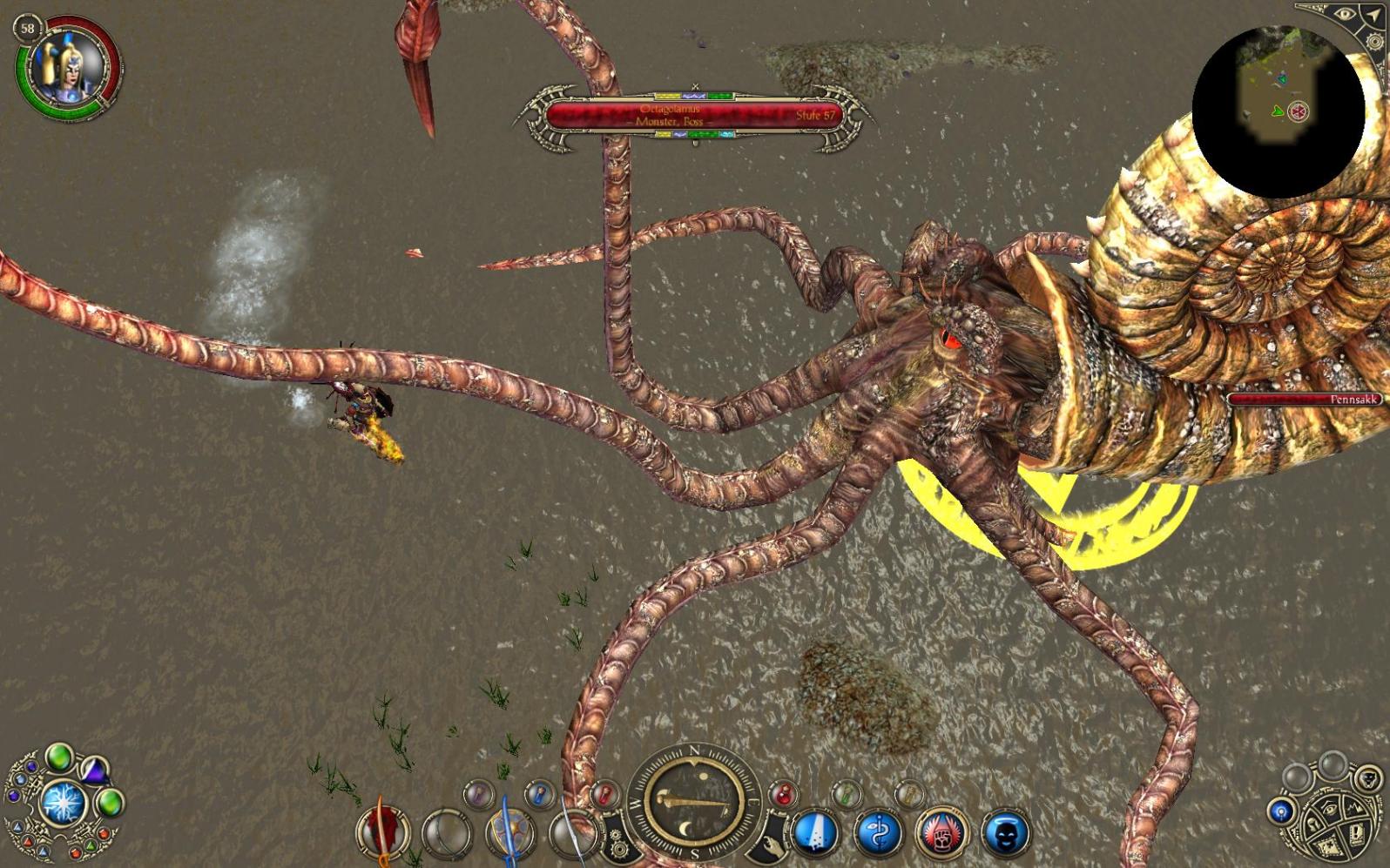Click the circular minimap

click(x=1278, y=111)
